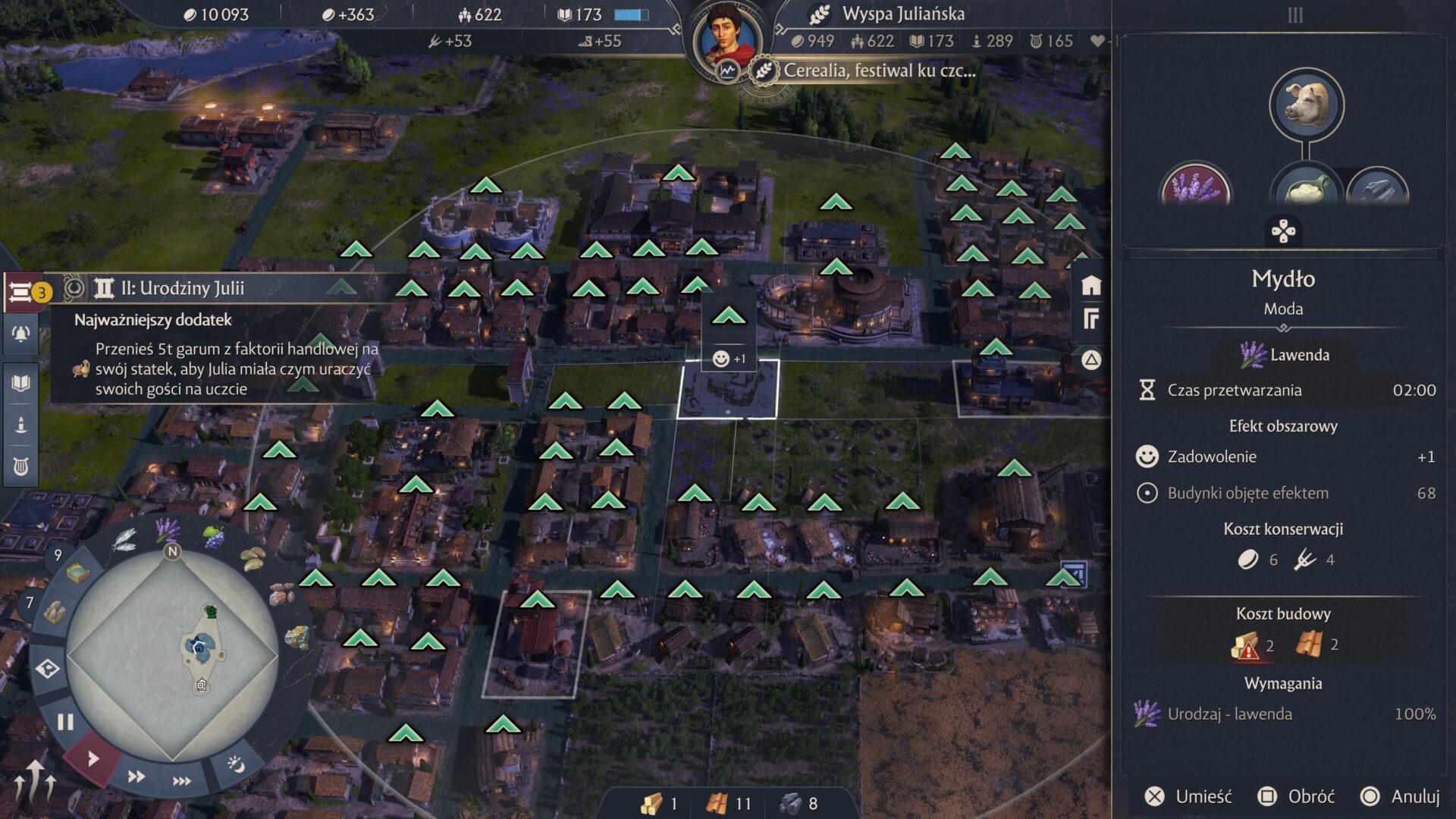Set game speed to triple fast-forward
This screenshot has height=819, width=1456.
coord(182,781)
